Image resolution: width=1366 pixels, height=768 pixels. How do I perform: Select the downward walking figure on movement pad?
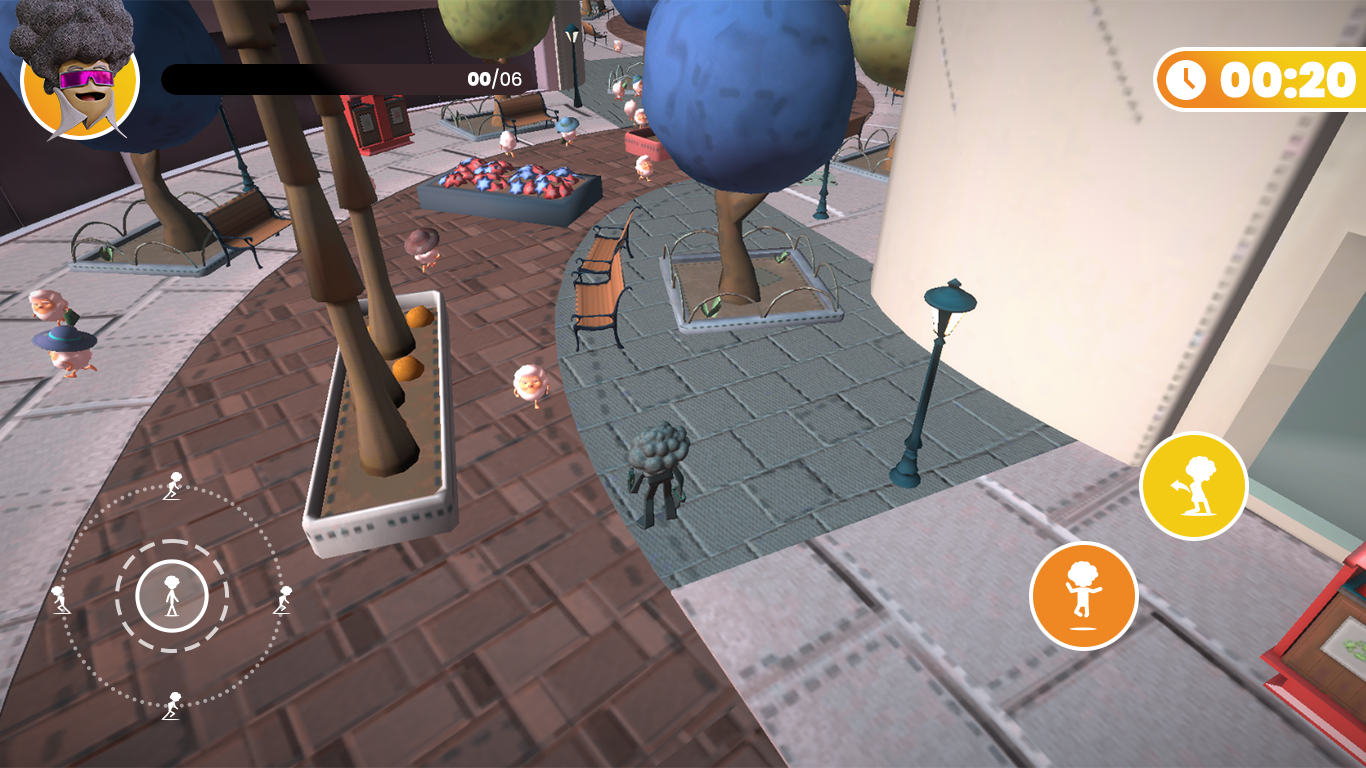(x=172, y=707)
